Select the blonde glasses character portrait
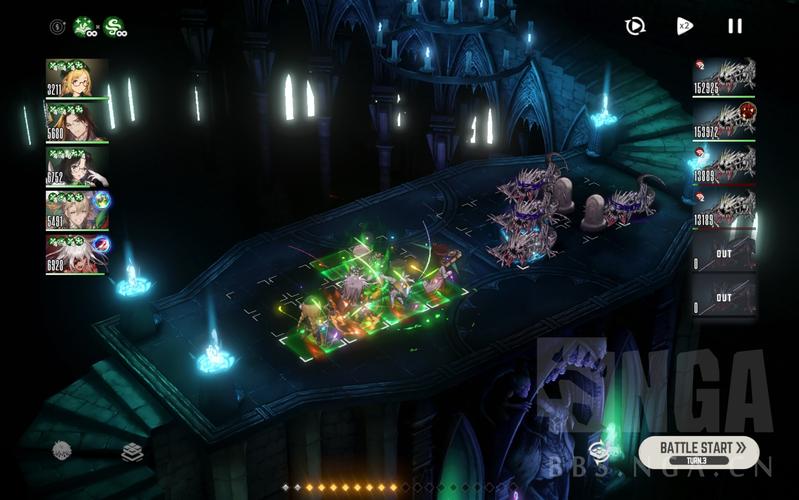The image size is (799, 500). coord(77,78)
